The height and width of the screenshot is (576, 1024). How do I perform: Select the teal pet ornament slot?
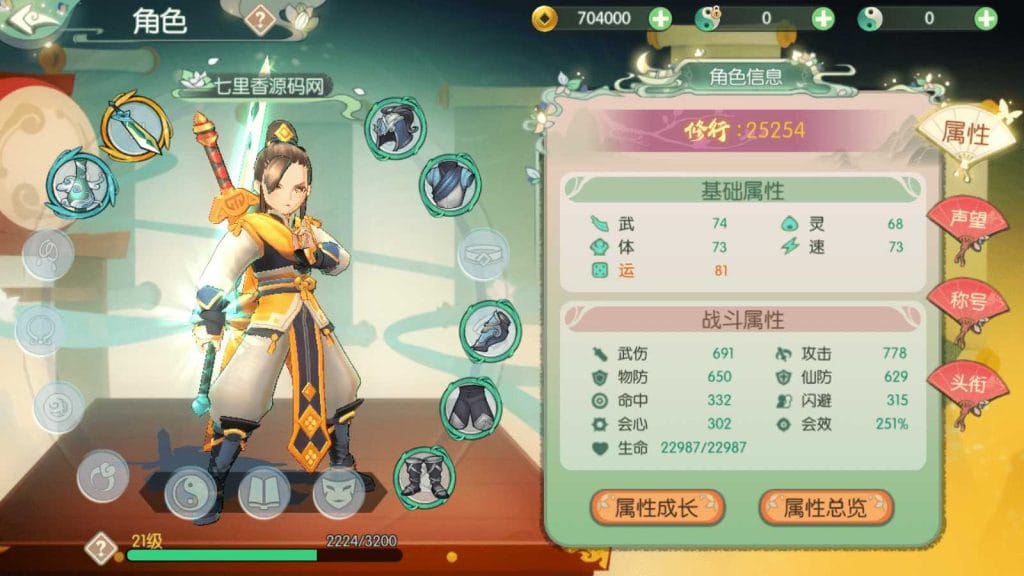coord(80,183)
